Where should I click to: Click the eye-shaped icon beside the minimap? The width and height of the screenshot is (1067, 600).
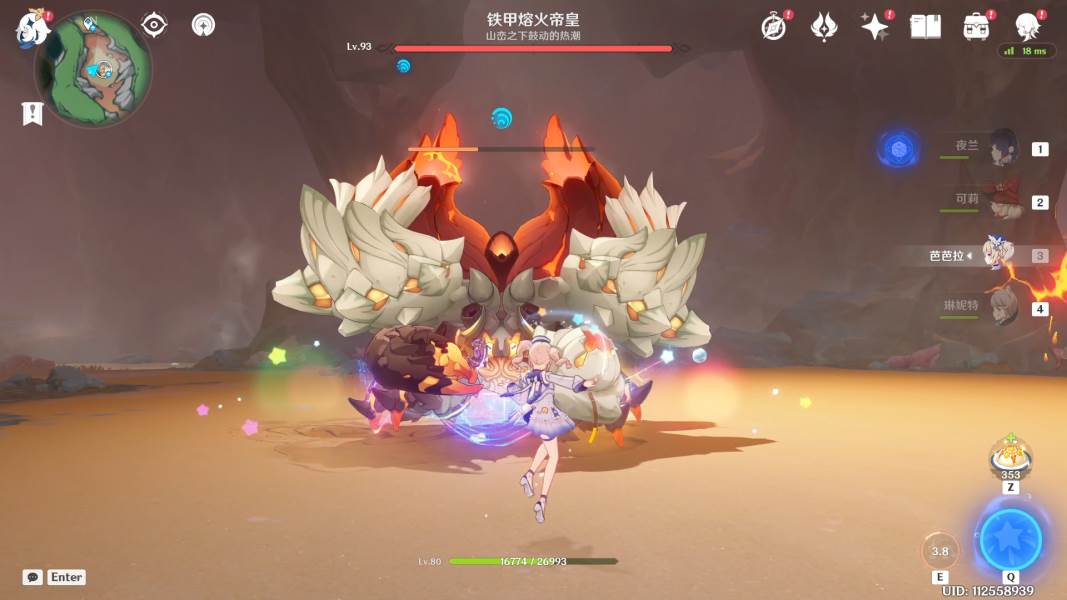(154, 25)
